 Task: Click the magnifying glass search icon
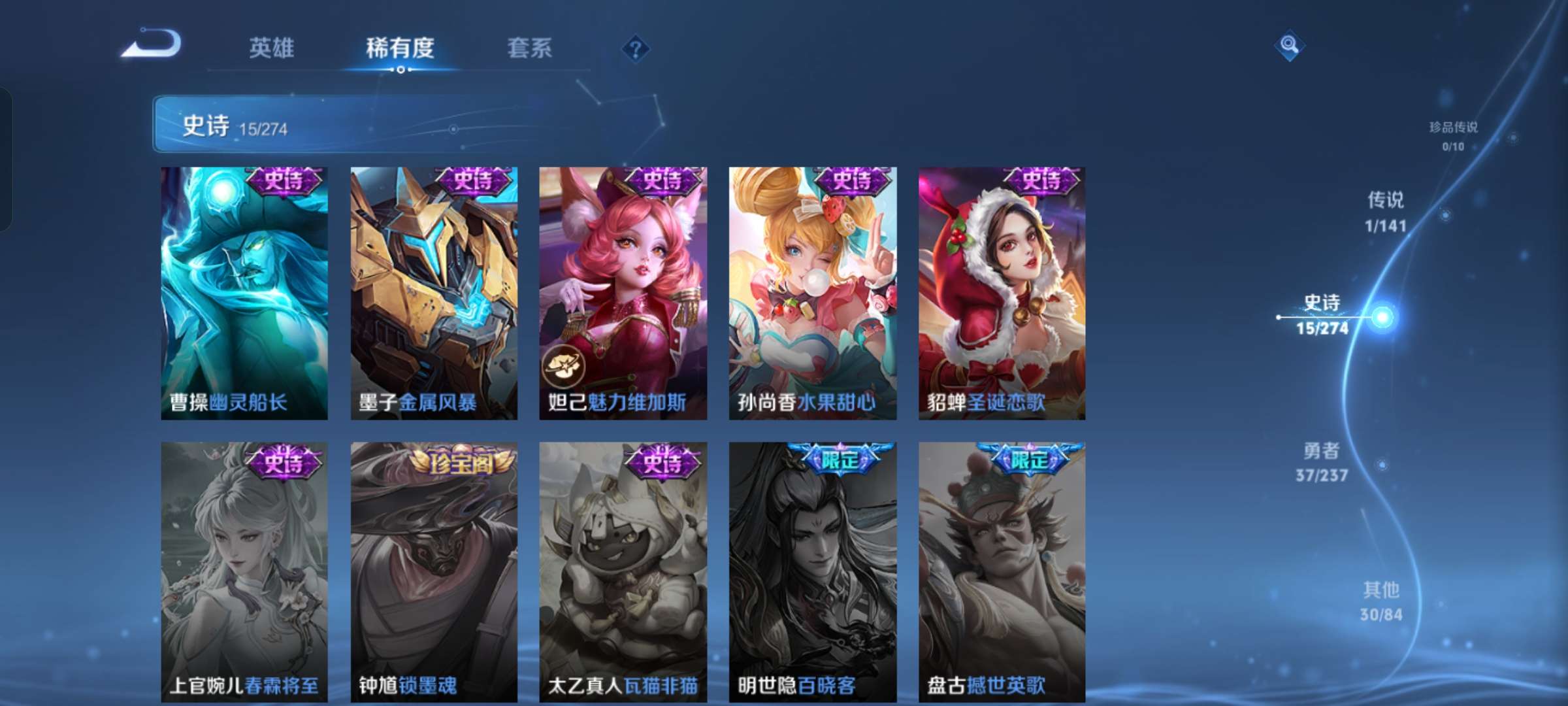[x=1289, y=45]
